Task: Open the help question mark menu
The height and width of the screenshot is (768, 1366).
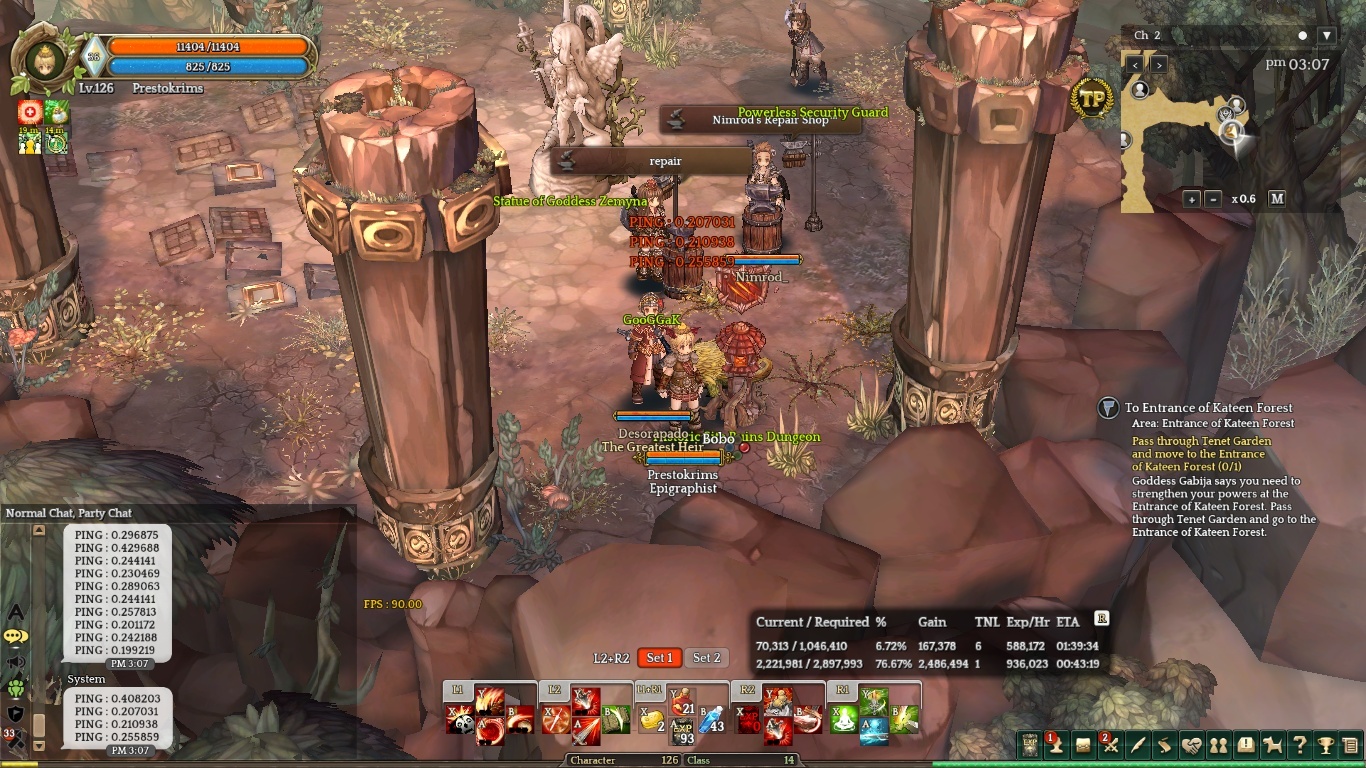Action: pos(1299,745)
